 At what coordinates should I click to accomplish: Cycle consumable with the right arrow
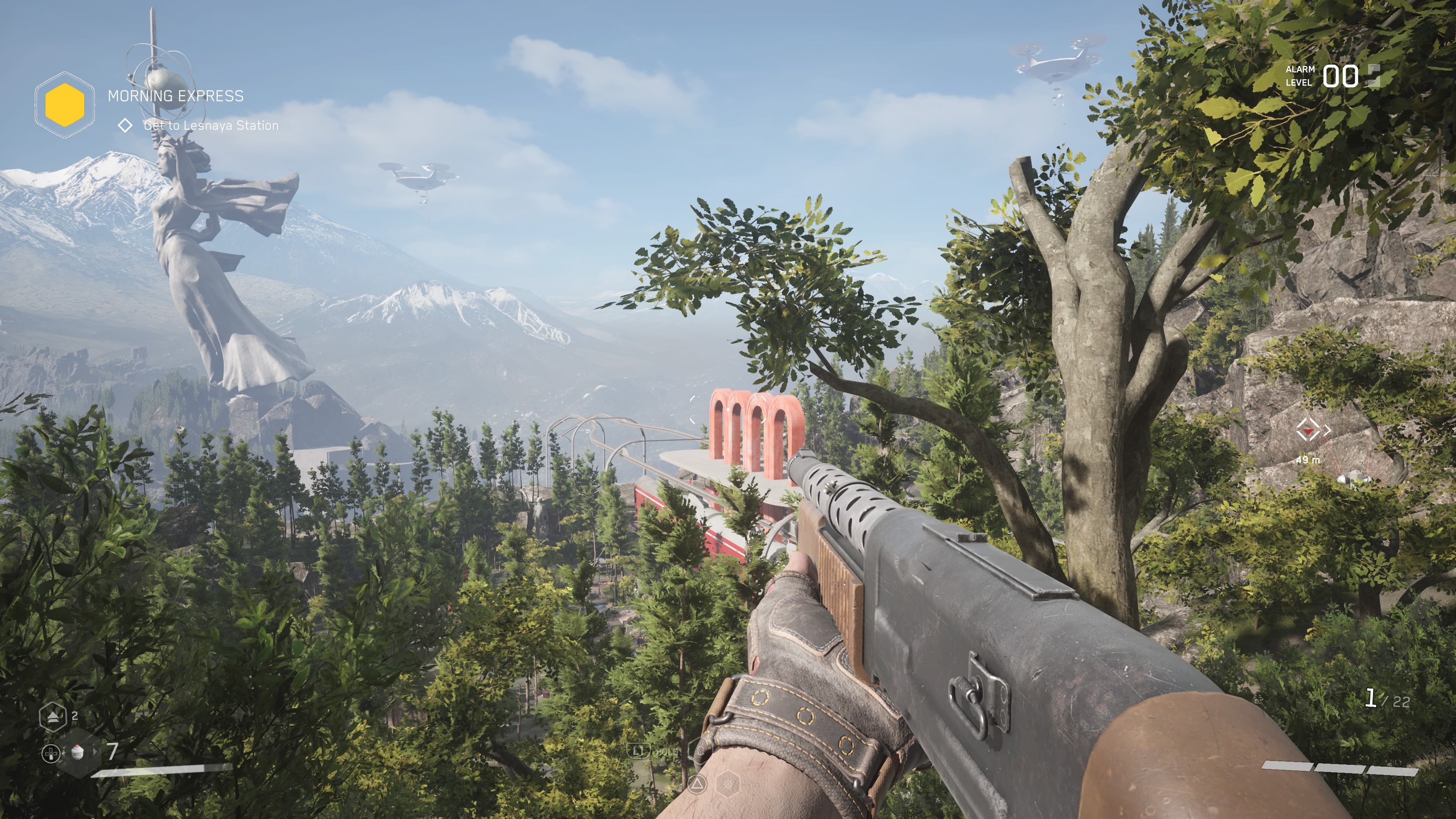[x=95, y=752]
